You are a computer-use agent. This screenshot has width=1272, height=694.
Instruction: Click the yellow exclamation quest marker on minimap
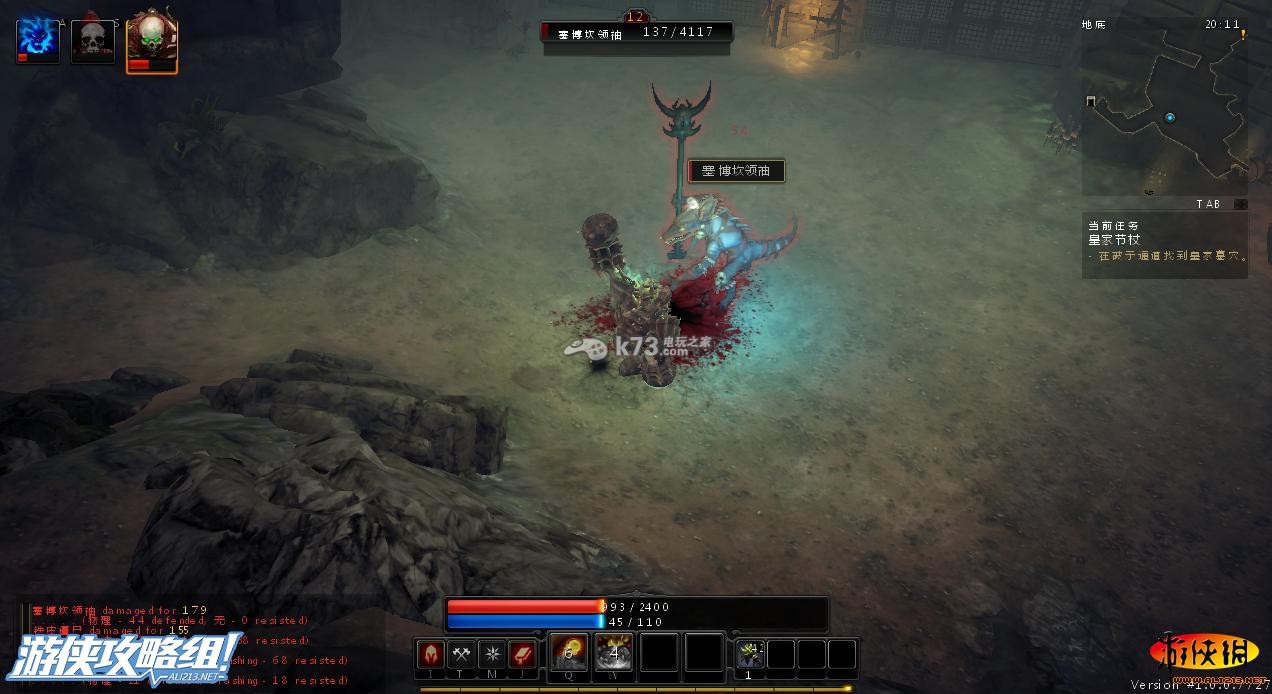tap(1243, 34)
